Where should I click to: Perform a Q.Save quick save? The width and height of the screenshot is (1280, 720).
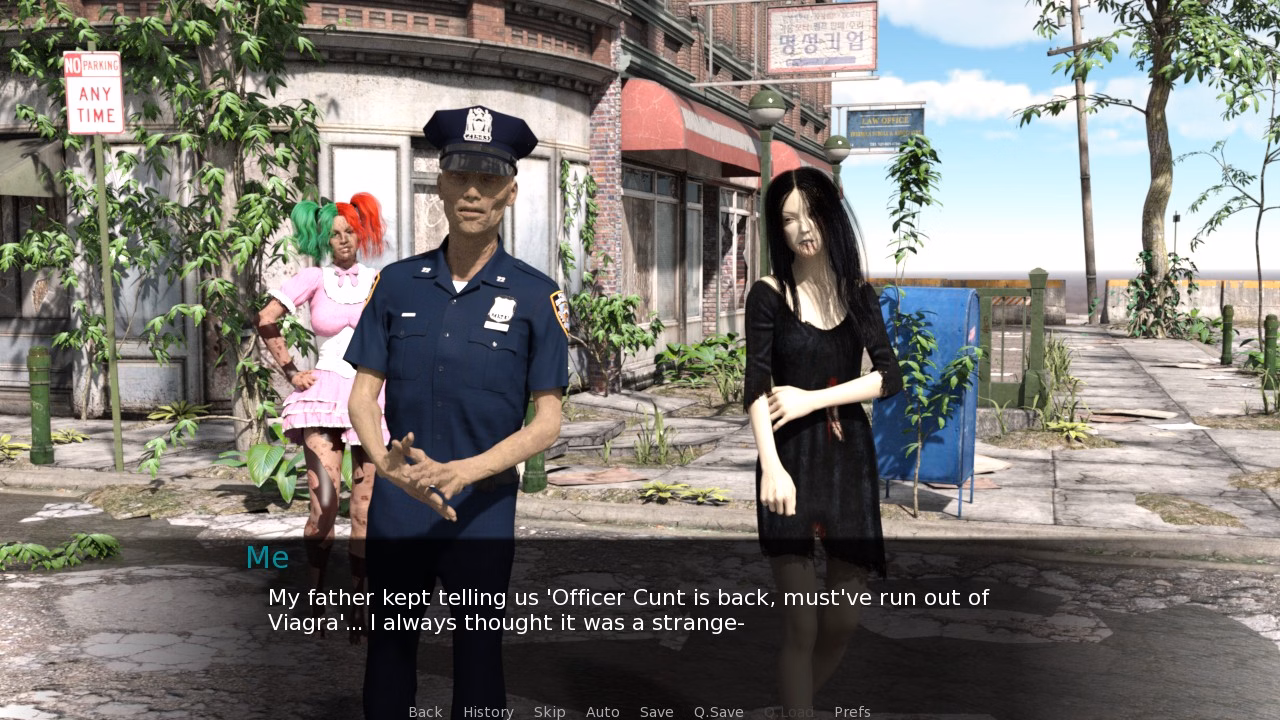click(x=718, y=711)
